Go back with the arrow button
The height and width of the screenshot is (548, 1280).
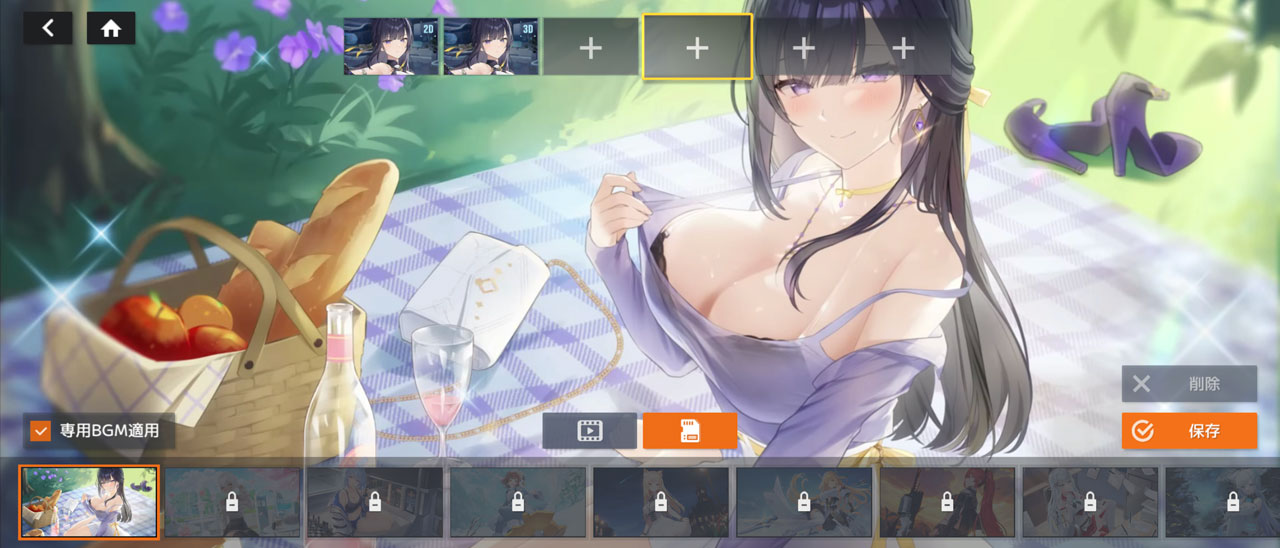48,28
